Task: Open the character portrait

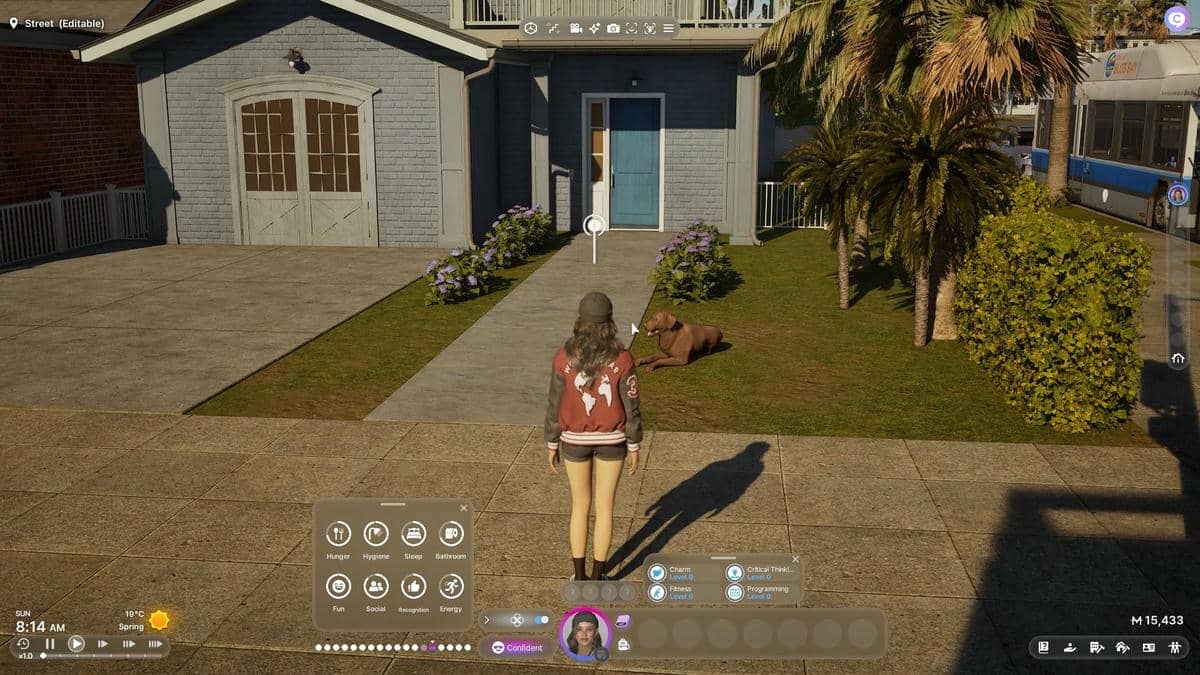Action: (585, 633)
